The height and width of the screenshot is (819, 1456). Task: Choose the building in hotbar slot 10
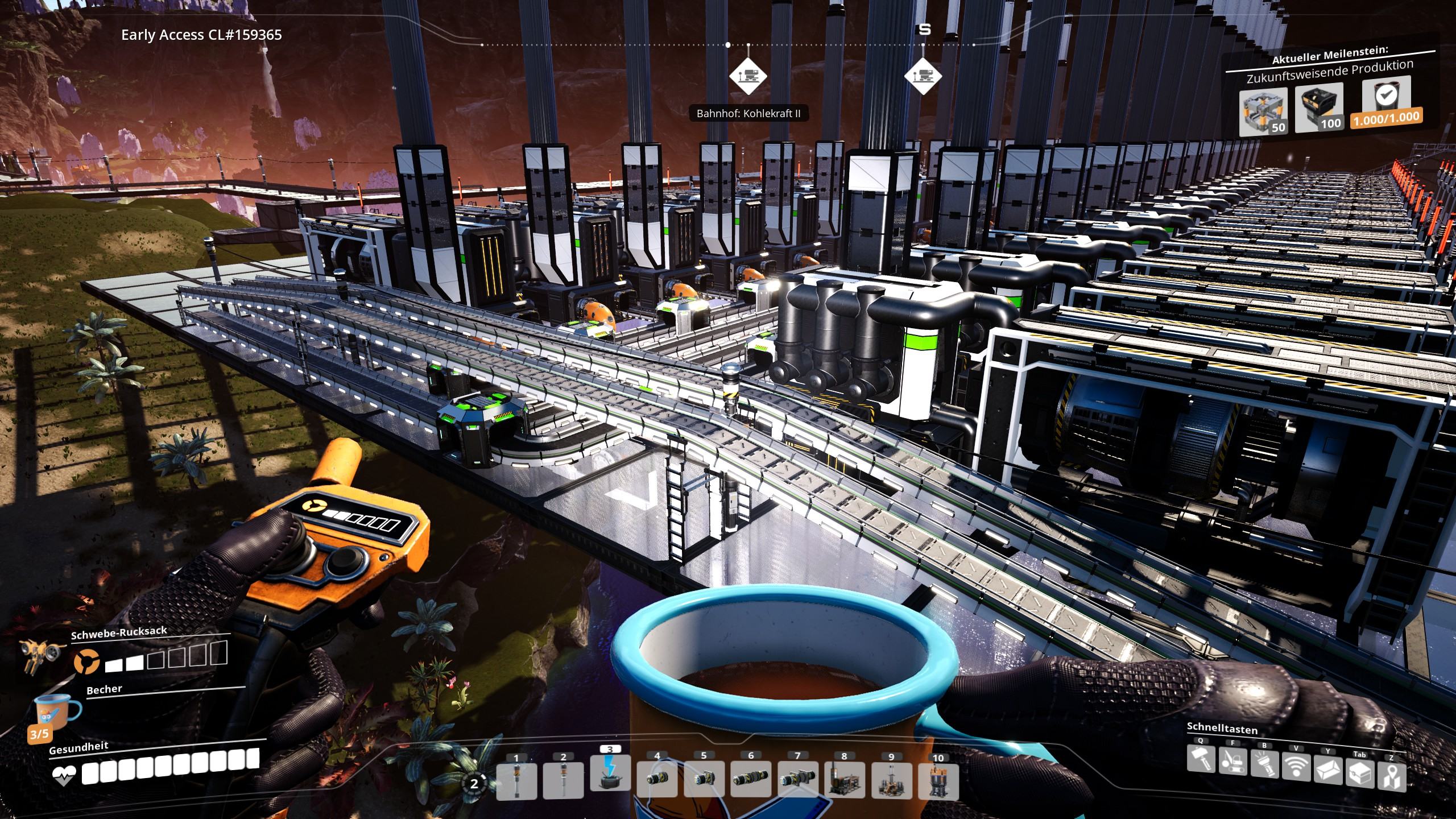(938, 781)
